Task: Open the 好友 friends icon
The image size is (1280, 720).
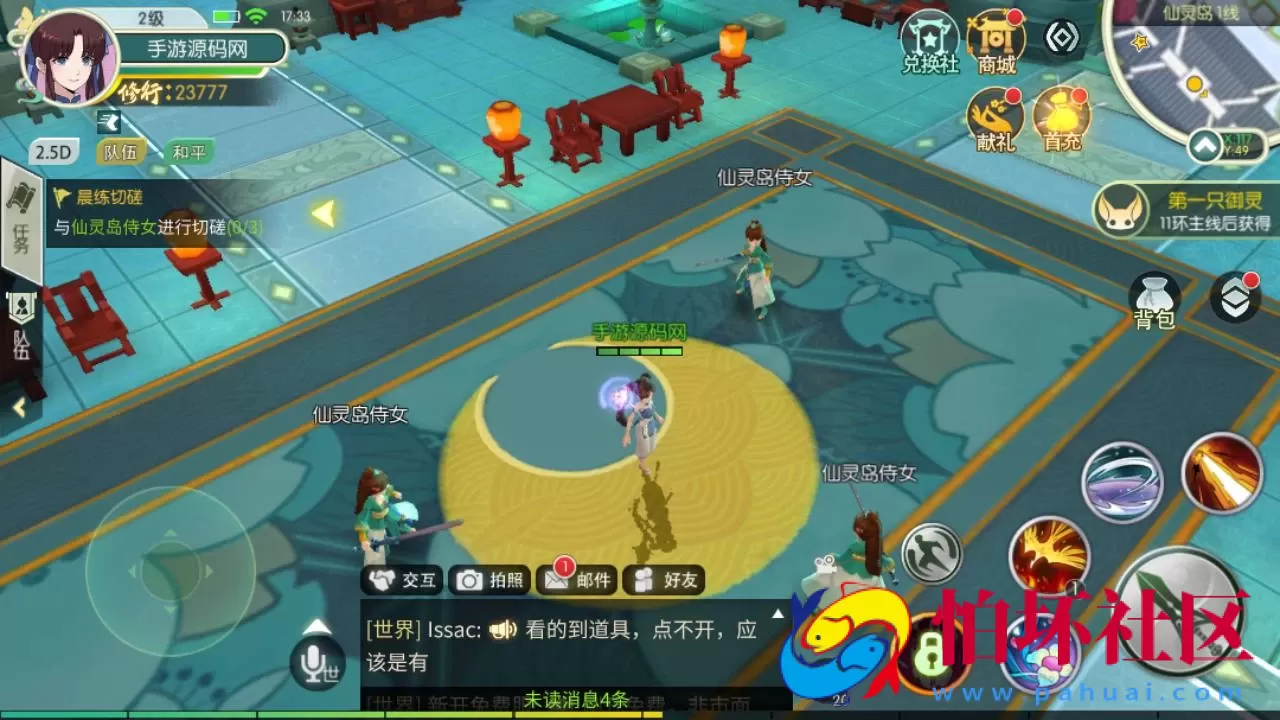Action: coord(662,580)
